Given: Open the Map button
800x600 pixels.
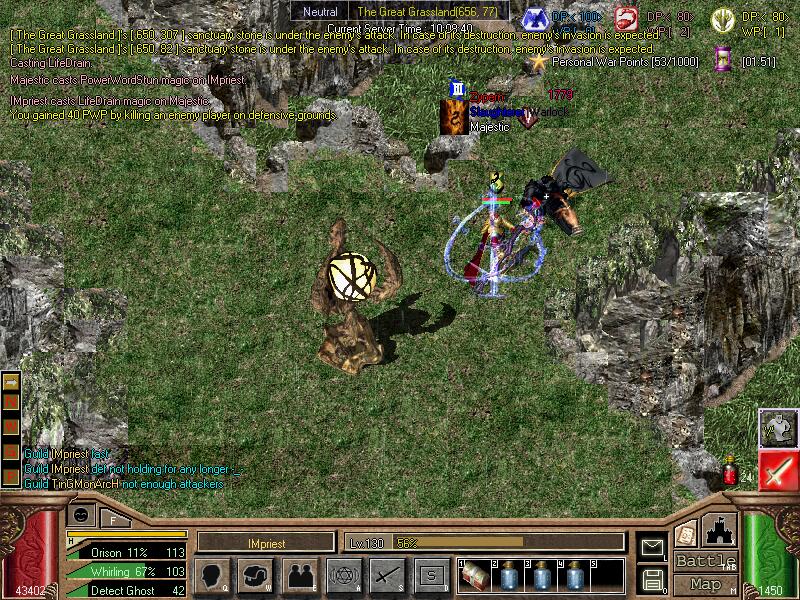Looking at the screenshot, I should pos(706,584).
